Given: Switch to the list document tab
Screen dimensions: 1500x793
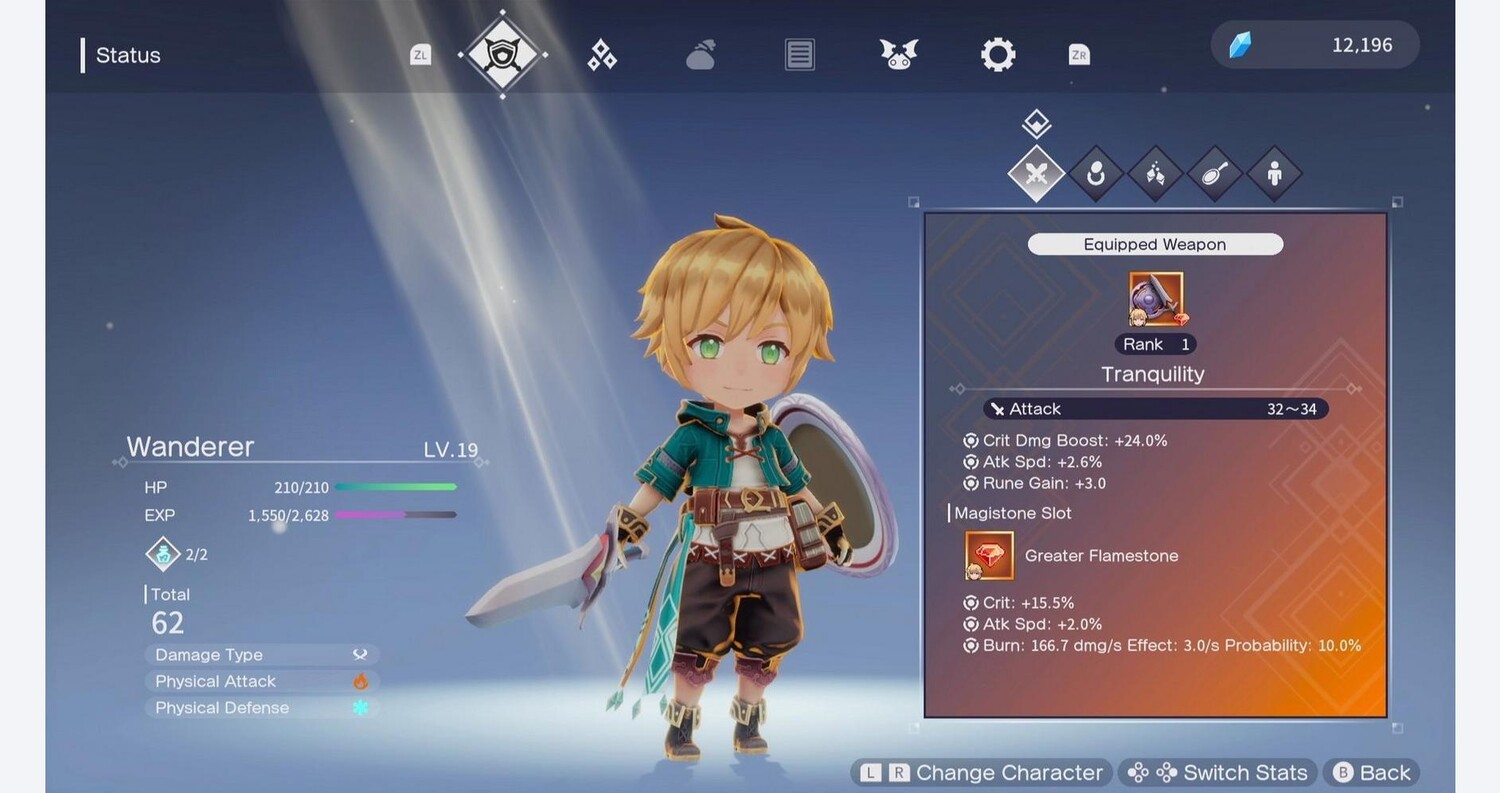Looking at the screenshot, I should coord(799,55).
